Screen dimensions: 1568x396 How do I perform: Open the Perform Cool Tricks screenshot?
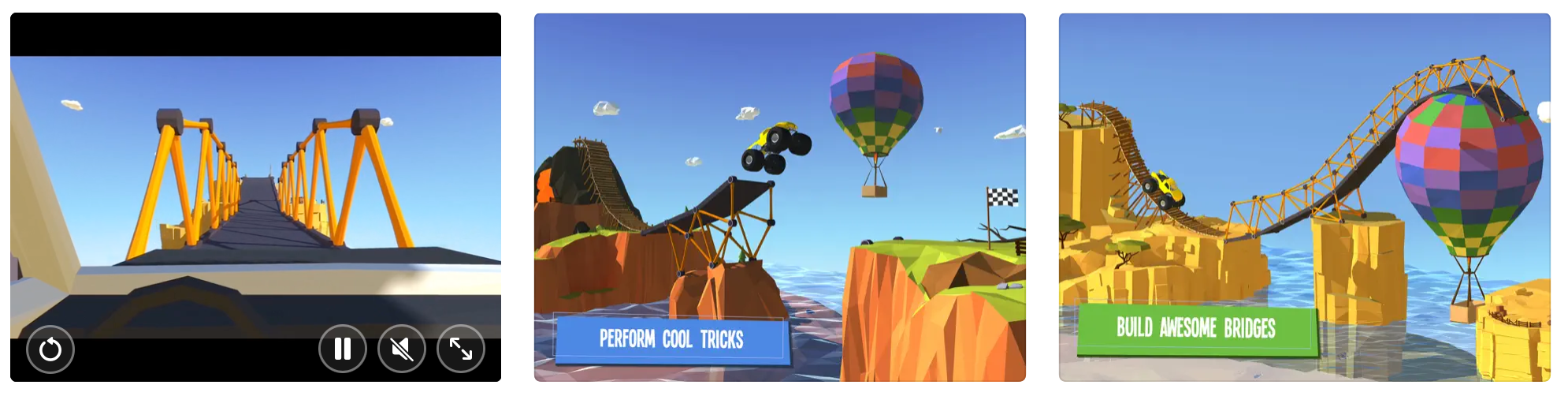779,197
